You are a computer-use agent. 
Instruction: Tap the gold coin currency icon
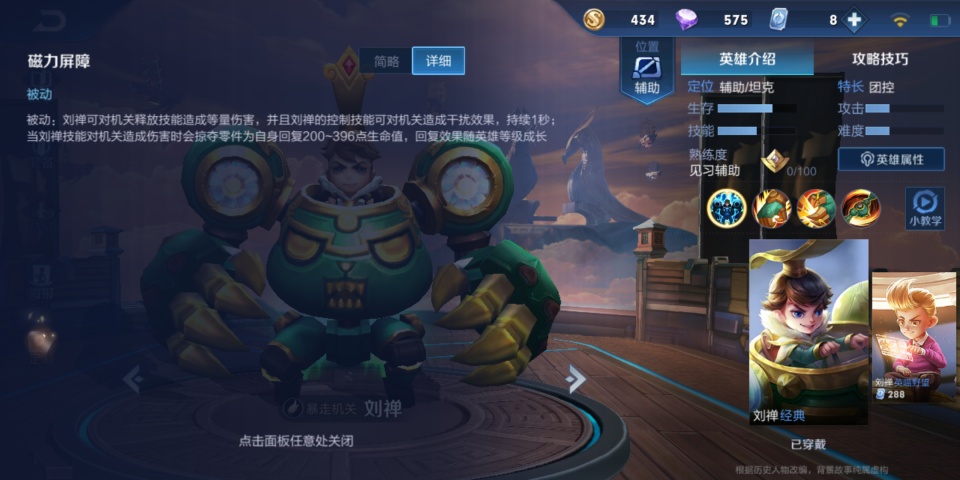594,20
